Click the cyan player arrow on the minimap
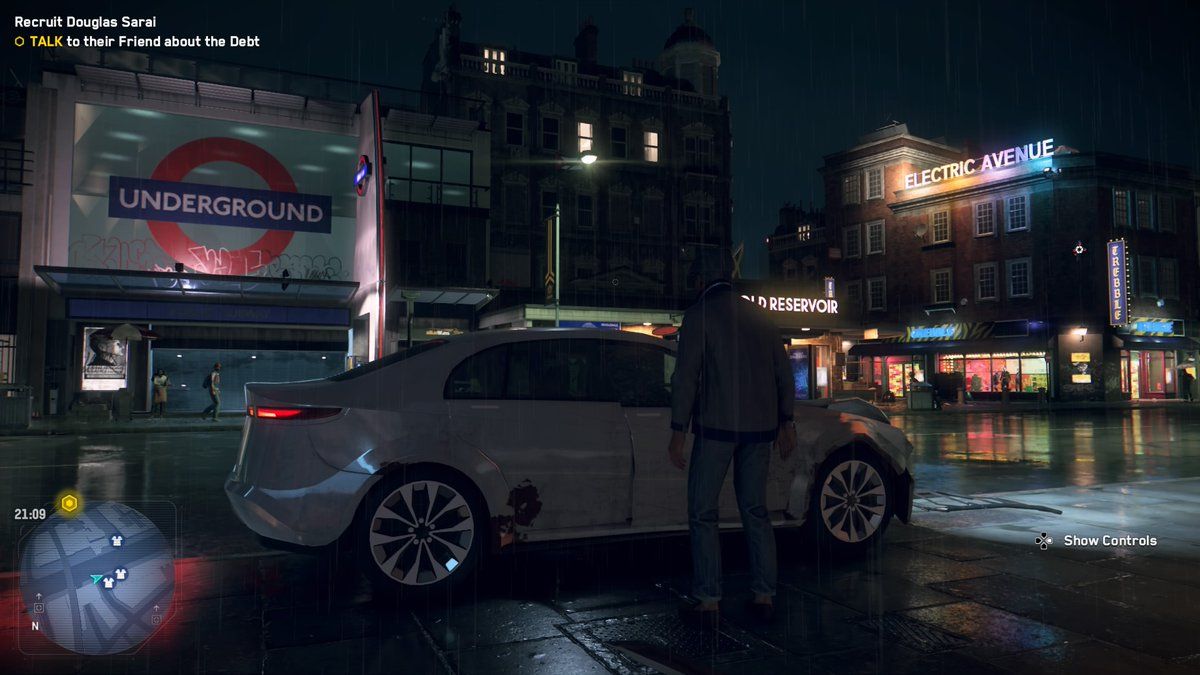The height and width of the screenshot is (675, 1200). tap(96, 578)
